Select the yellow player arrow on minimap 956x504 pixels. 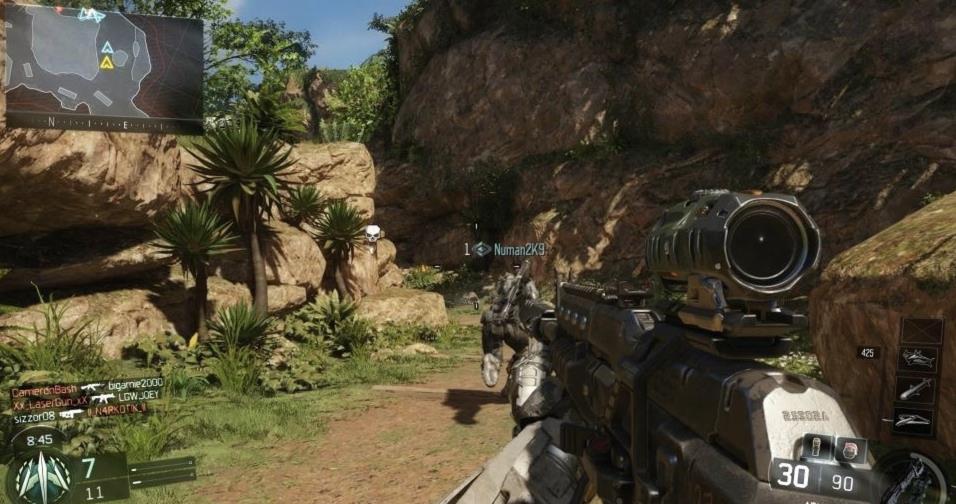tap(106, 62)
